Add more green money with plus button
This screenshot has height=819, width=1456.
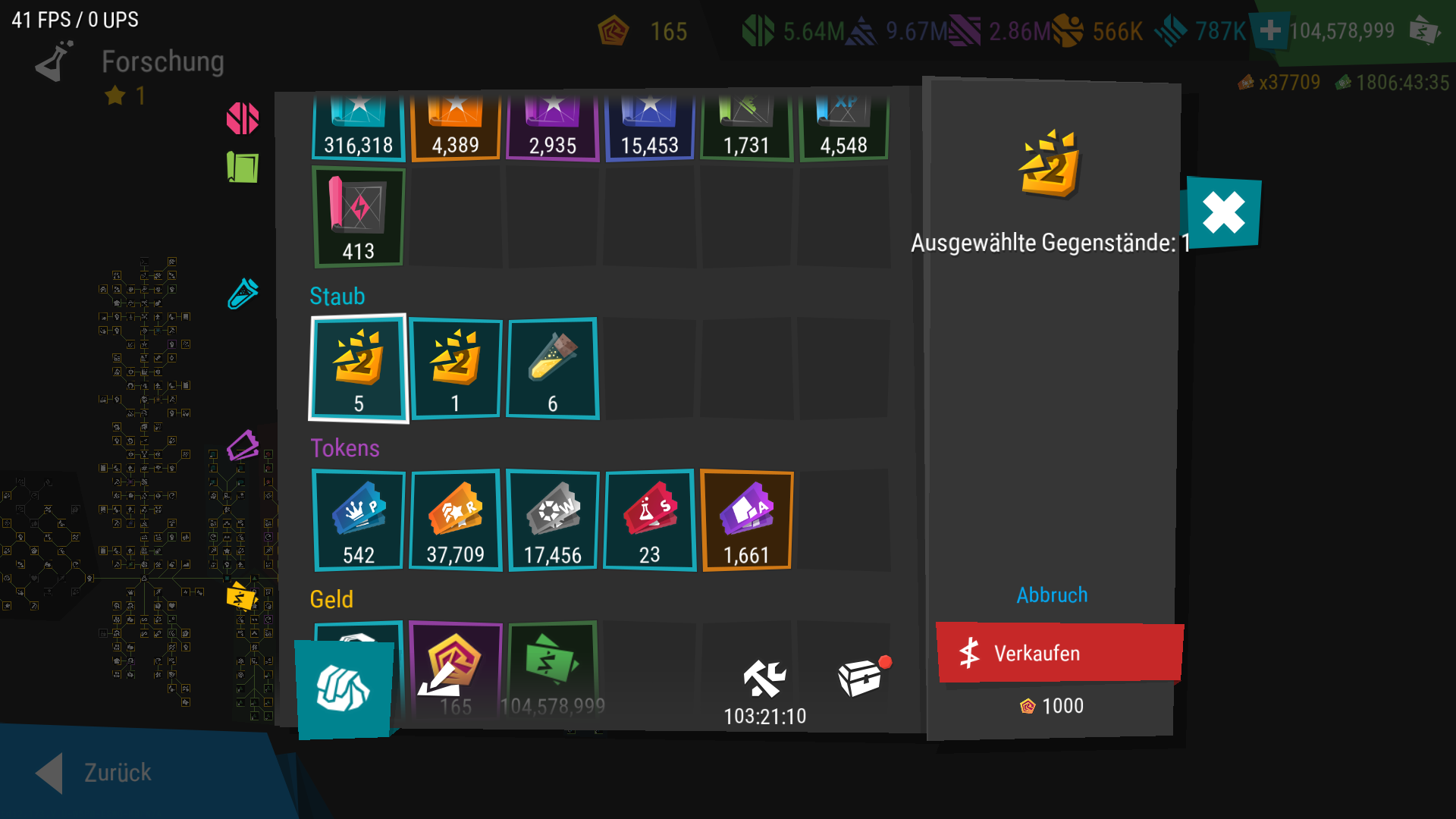(1270, 31)
